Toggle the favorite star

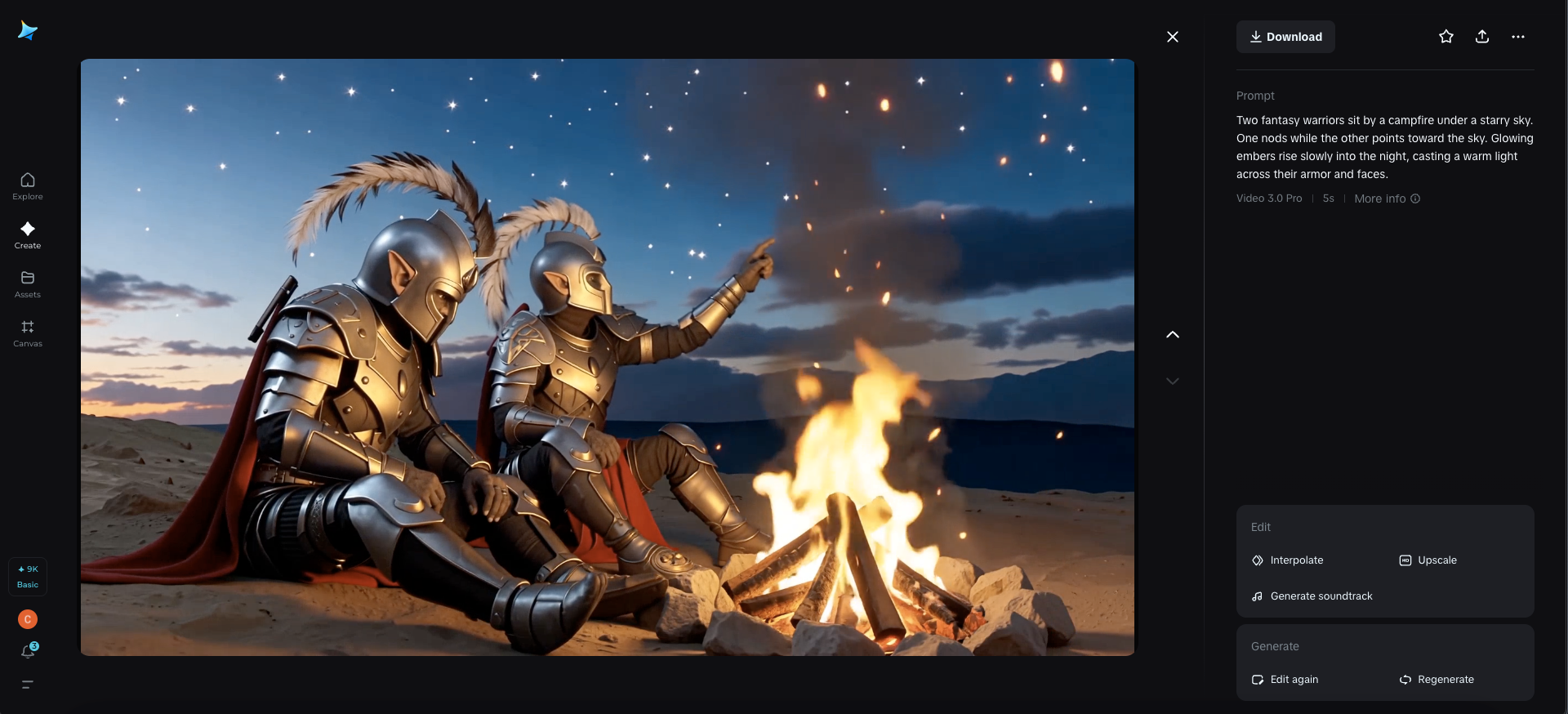[x=1445, y=36]
